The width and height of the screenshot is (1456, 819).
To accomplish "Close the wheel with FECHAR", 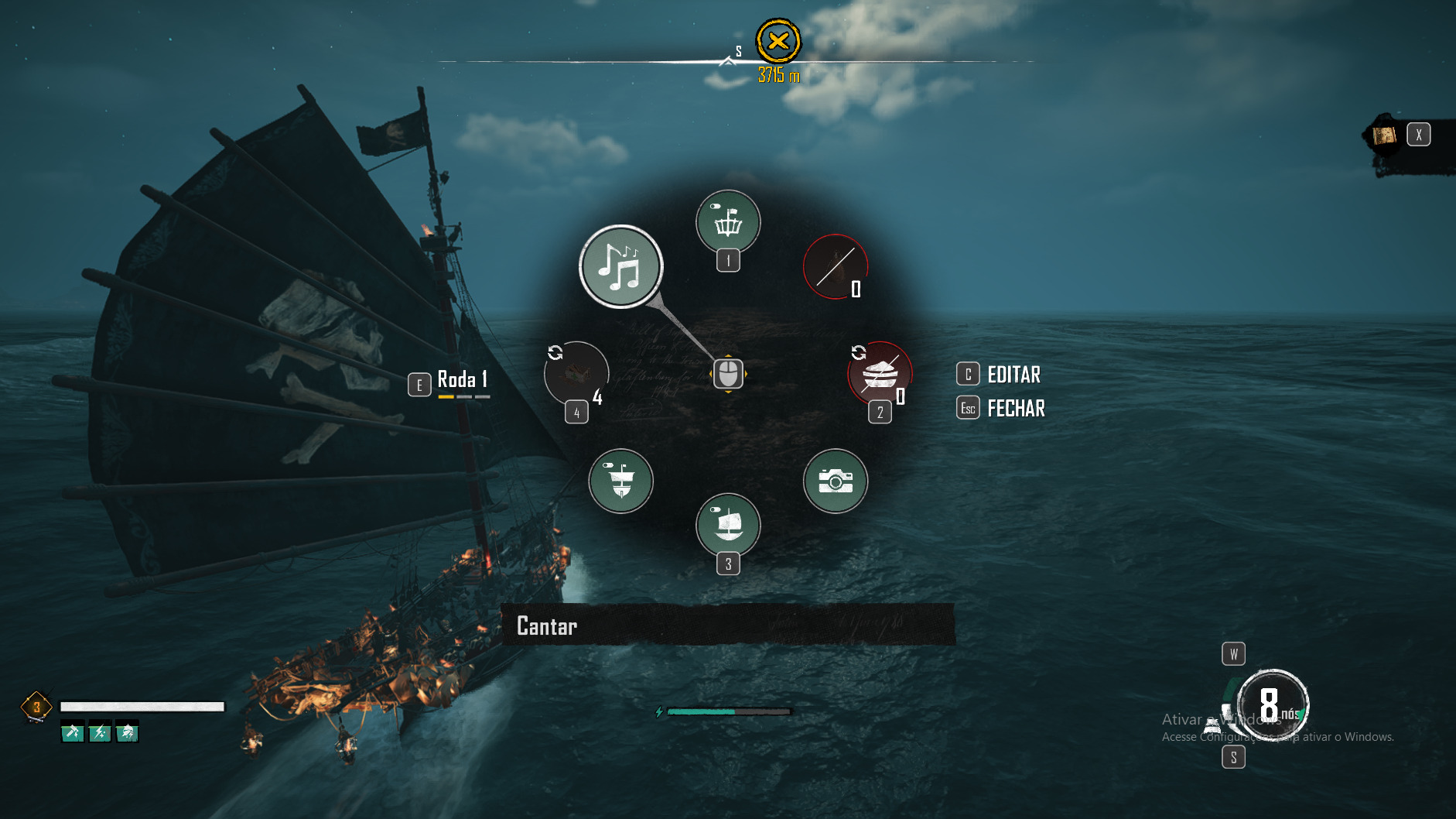I will (1015, 408).
